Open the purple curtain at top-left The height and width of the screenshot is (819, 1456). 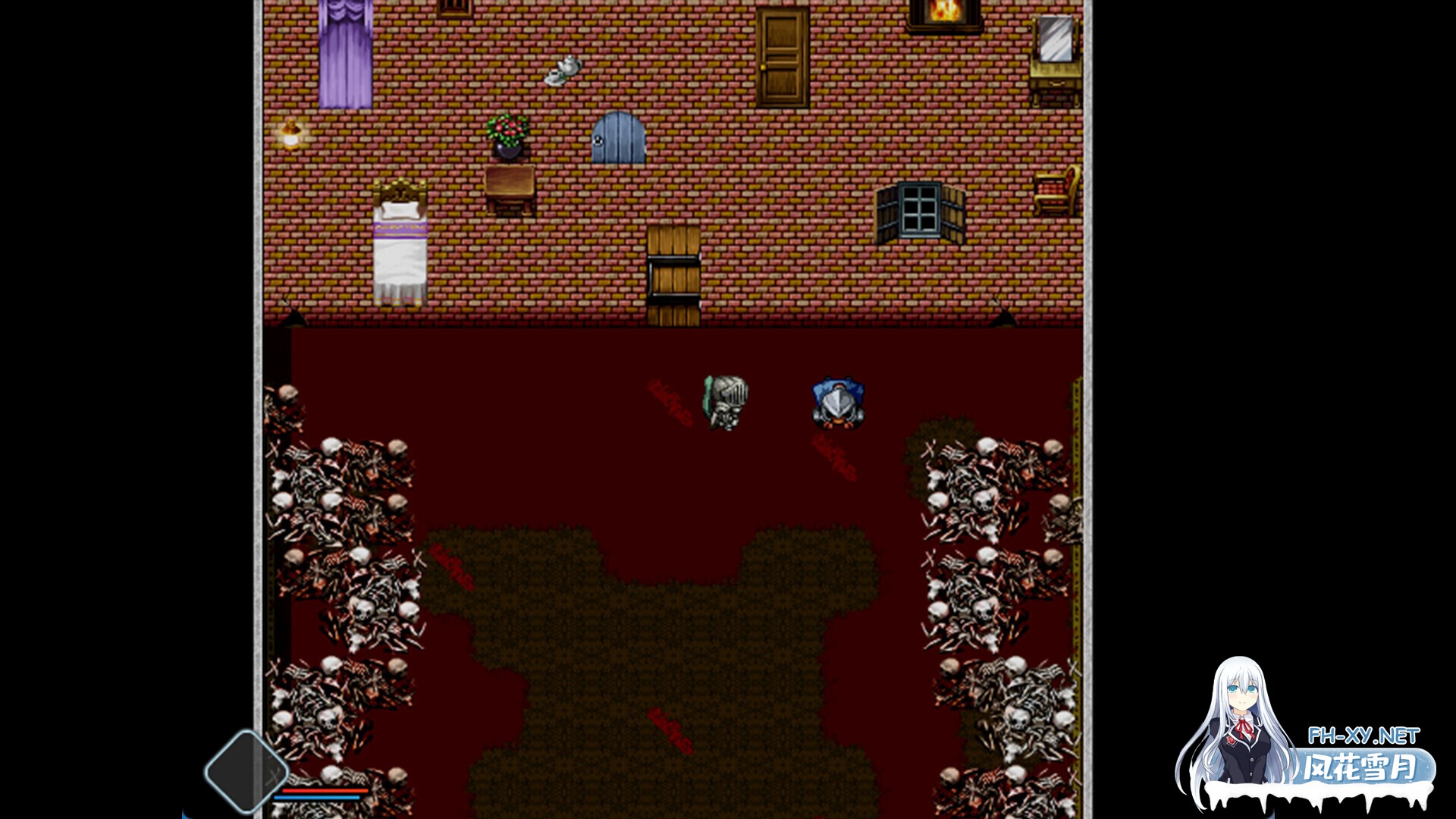click(343, 49)
